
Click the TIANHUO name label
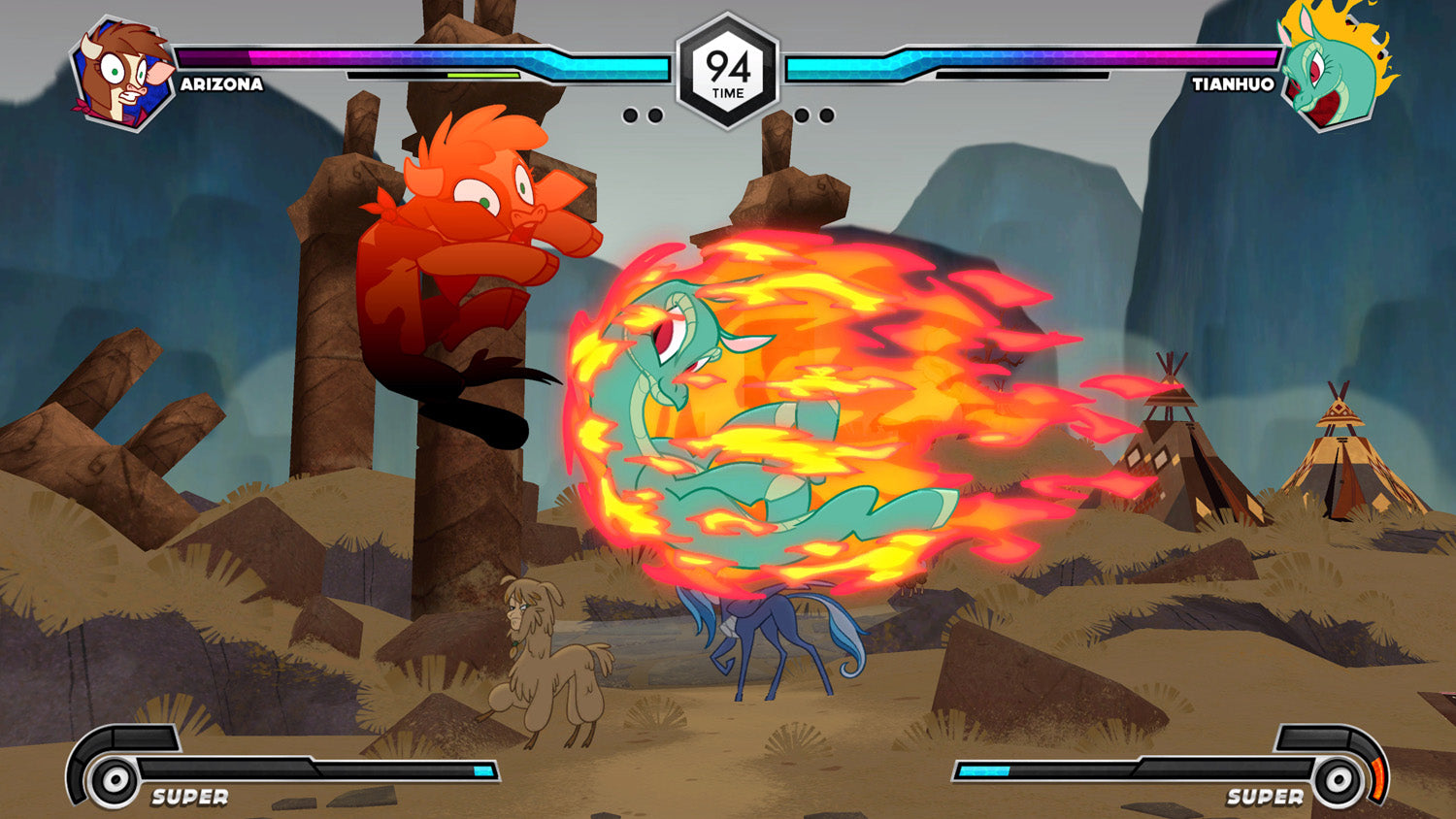1235,85
